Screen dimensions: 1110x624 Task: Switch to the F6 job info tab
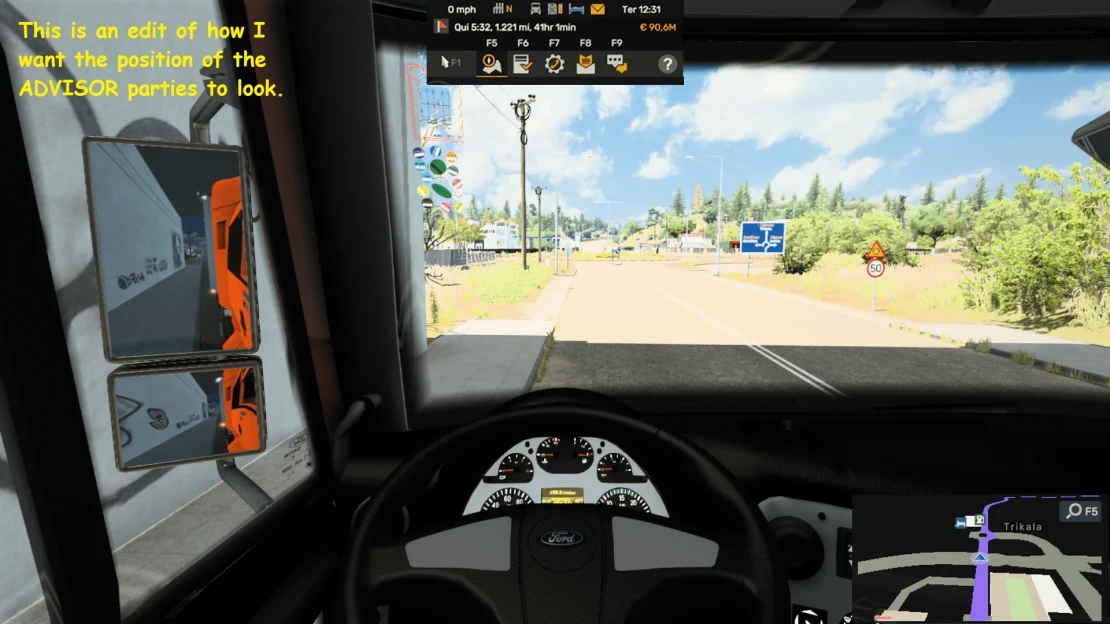[x=522, y=64]
